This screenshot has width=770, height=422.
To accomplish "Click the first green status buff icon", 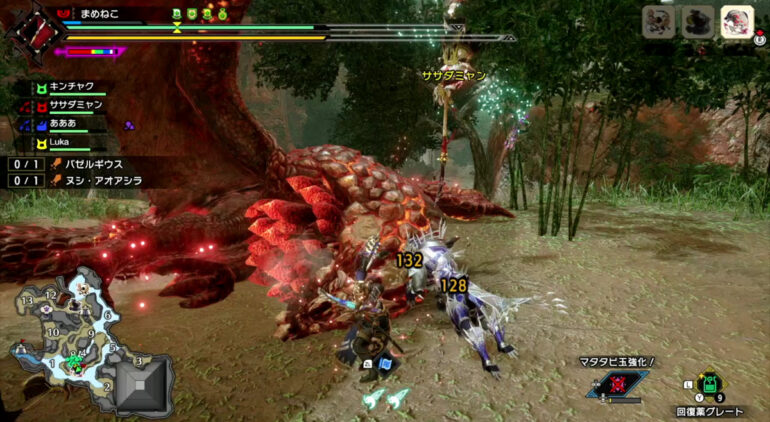I will point(177,14).
